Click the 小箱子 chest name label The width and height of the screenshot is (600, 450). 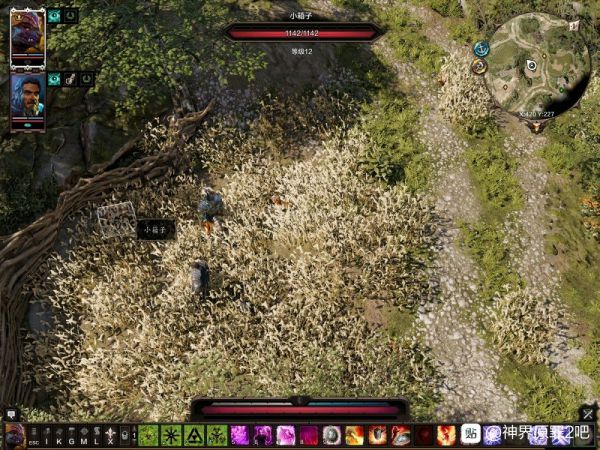point(156,229)
